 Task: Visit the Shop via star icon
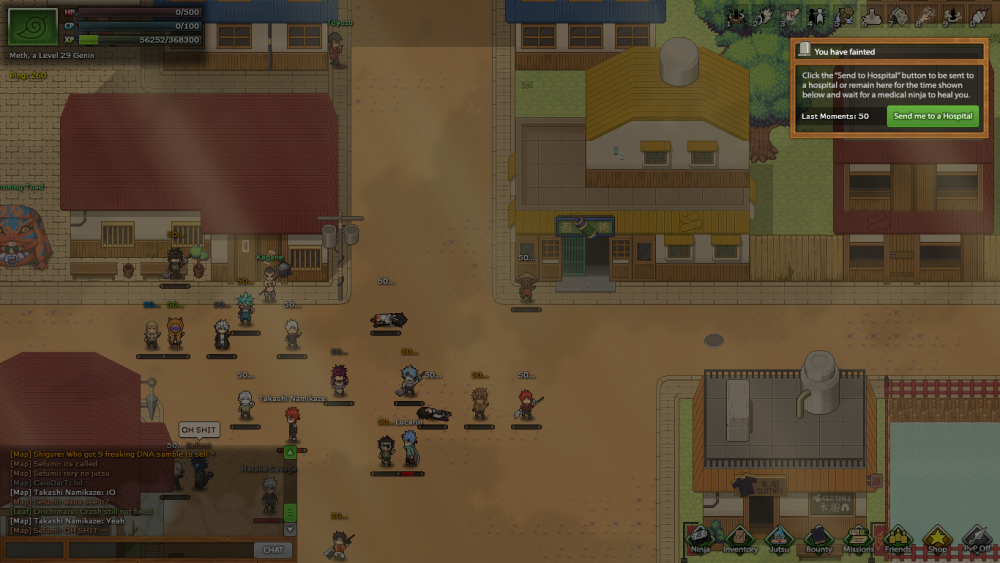click(936, 539)
